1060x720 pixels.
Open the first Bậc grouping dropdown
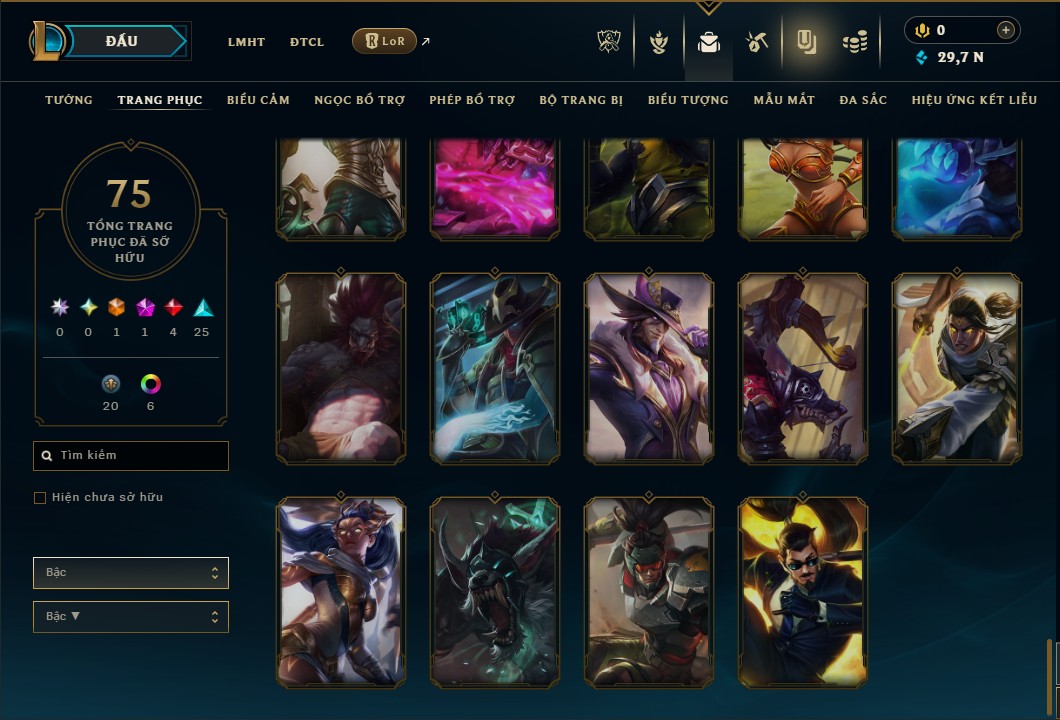click(x=131, y=573)
